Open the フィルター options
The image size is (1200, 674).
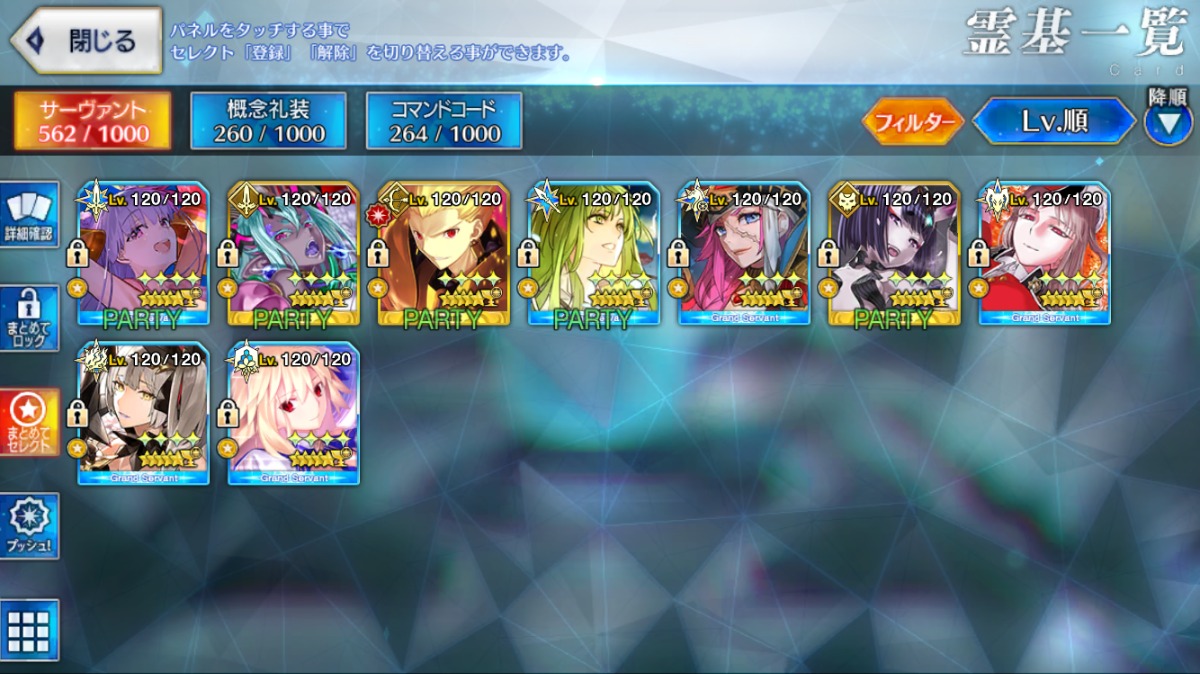point(912,122)
